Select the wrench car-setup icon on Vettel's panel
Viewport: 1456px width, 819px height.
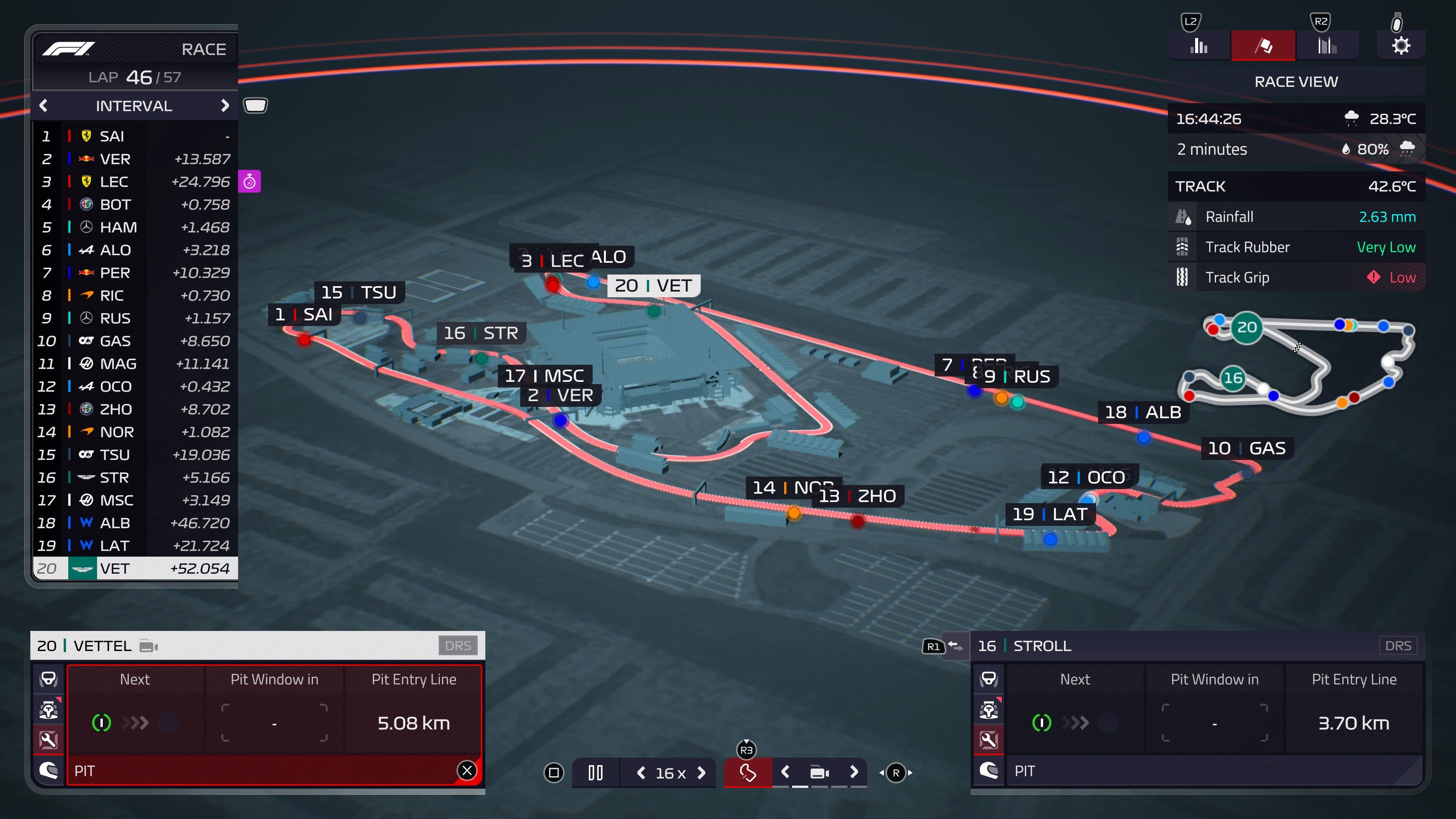pos(49,741)
